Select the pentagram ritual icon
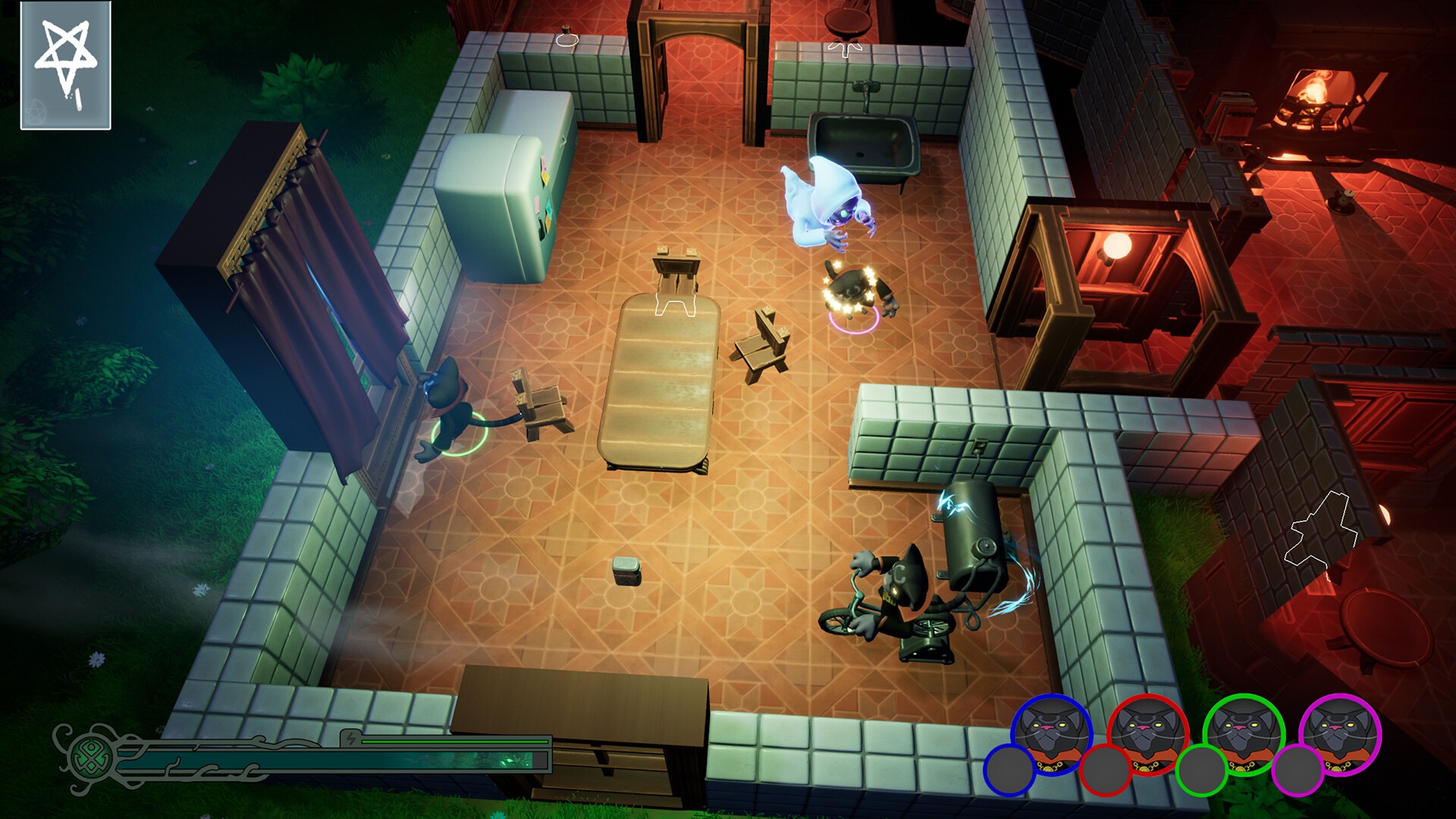 (x=66, y=65)
